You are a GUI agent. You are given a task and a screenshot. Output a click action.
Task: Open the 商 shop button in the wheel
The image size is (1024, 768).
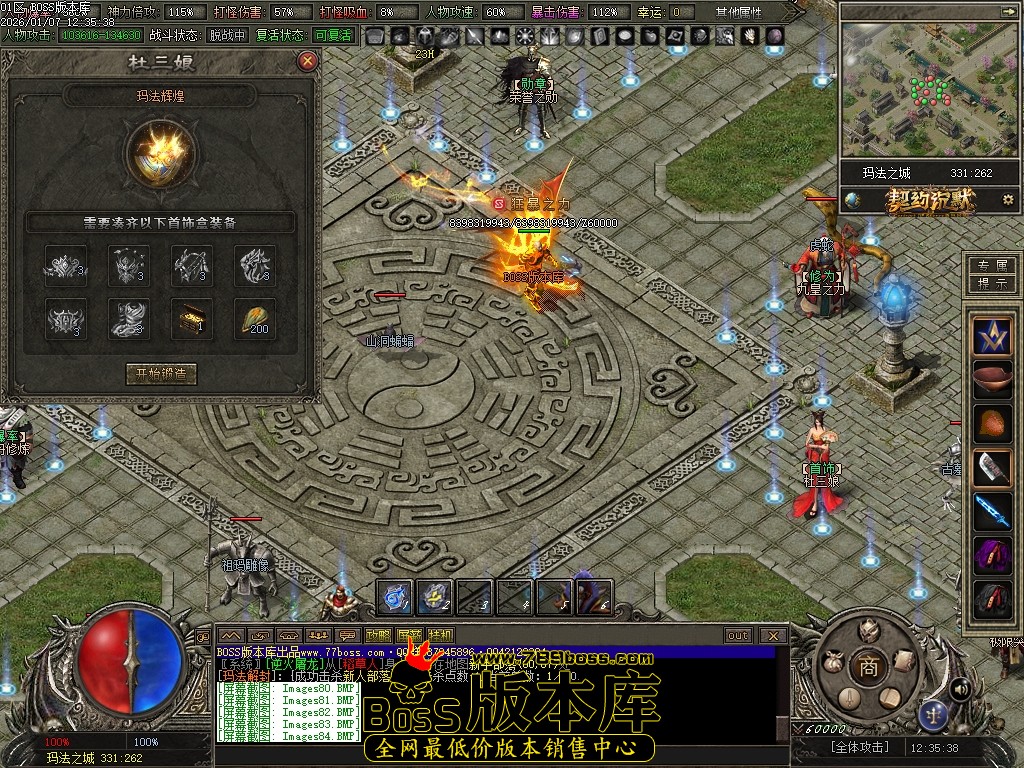[869, 667]
